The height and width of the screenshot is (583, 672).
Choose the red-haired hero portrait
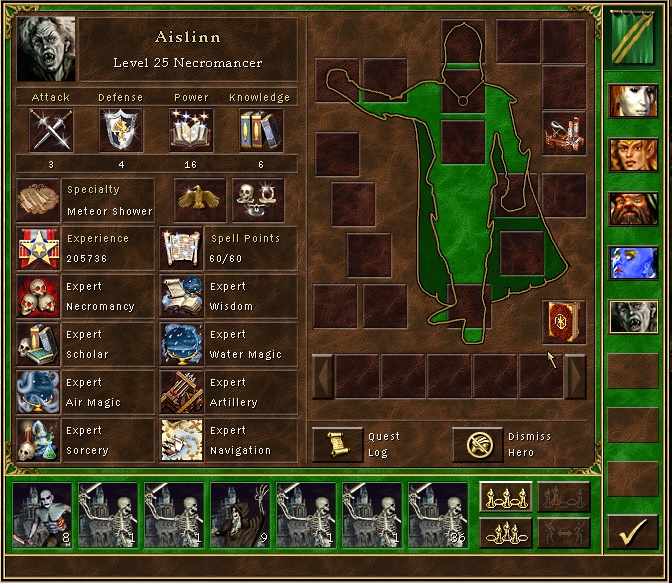pyautogui.click(x=633, y=155)
